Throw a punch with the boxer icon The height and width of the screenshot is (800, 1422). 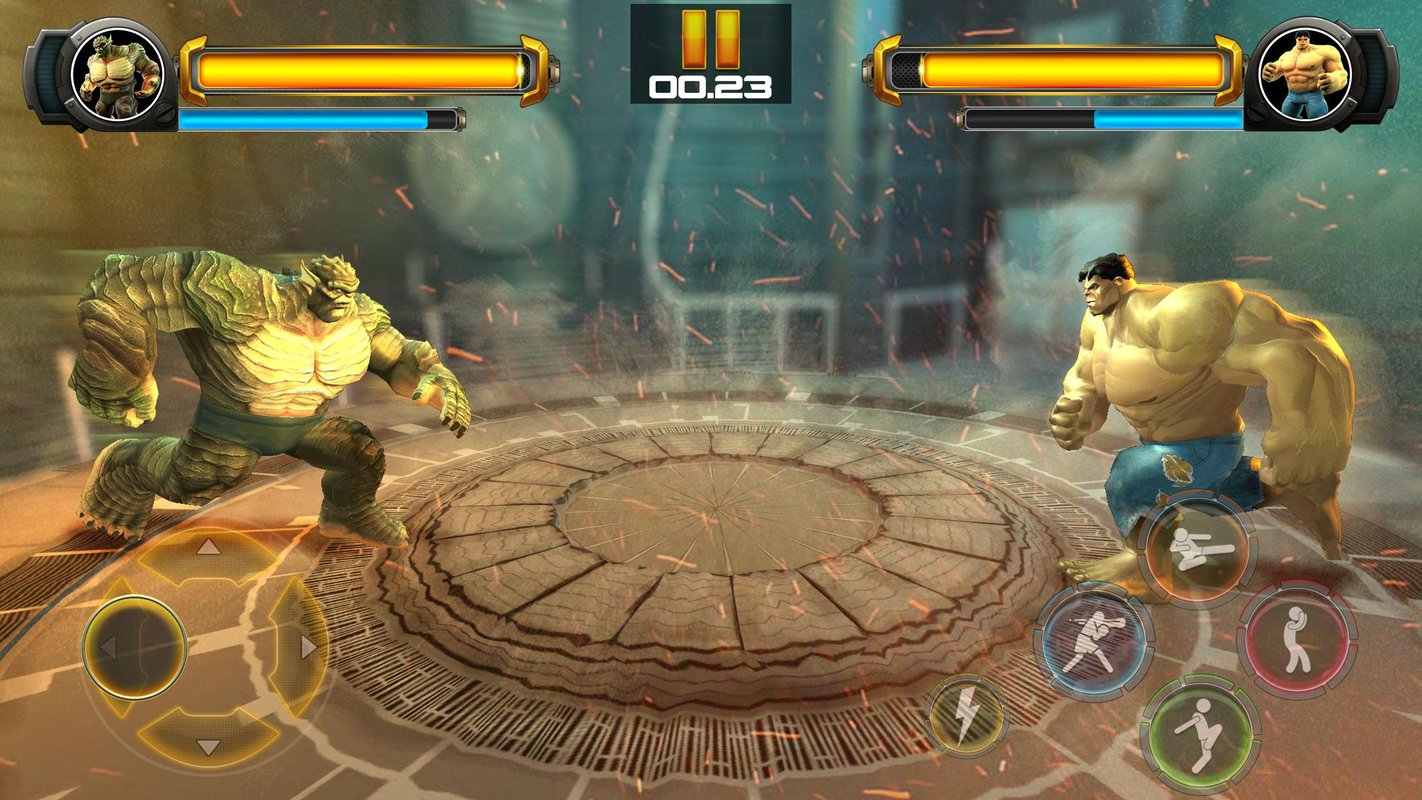coord(1093,642)
